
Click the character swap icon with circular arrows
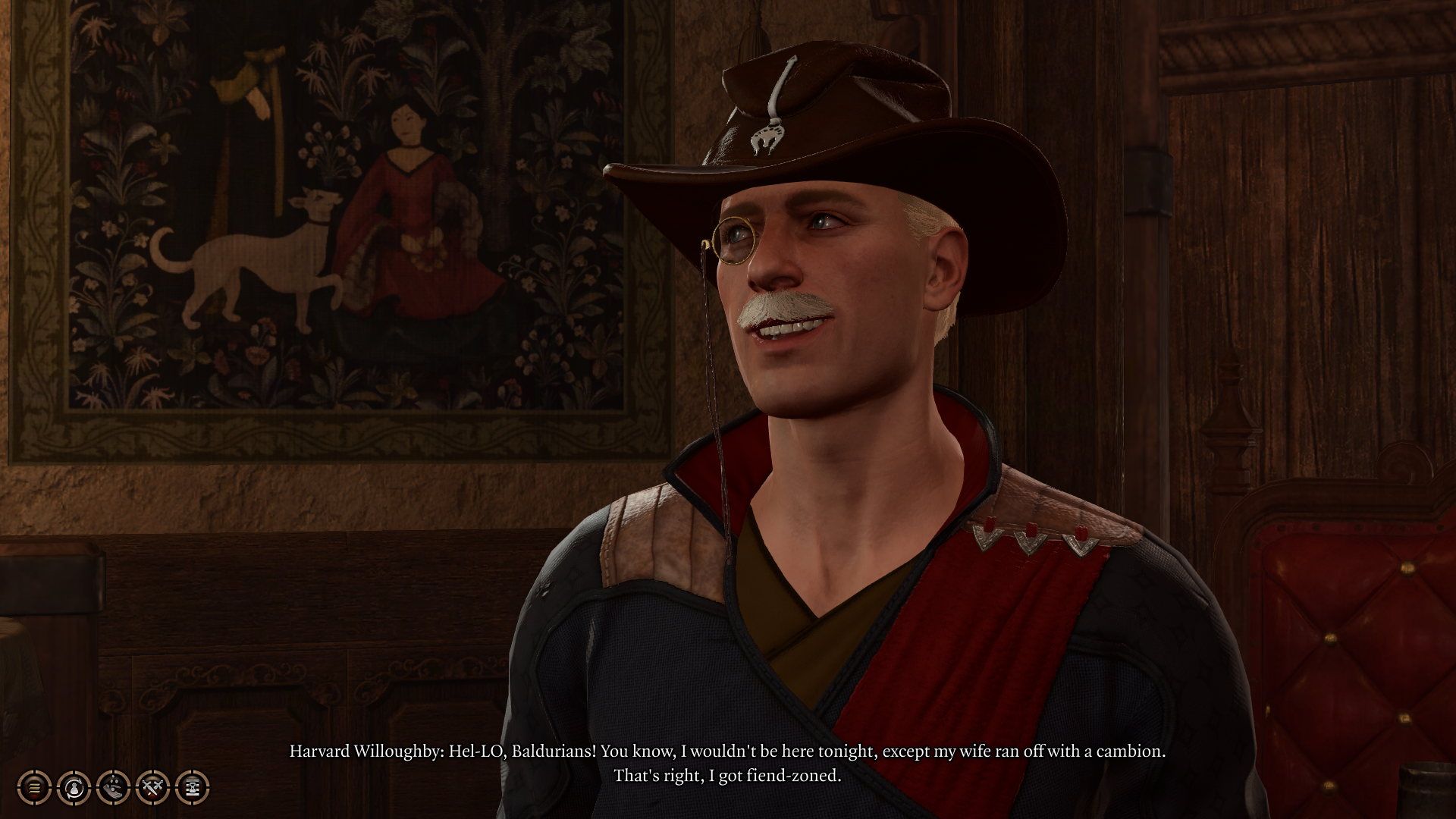click(x=74, y=787)
